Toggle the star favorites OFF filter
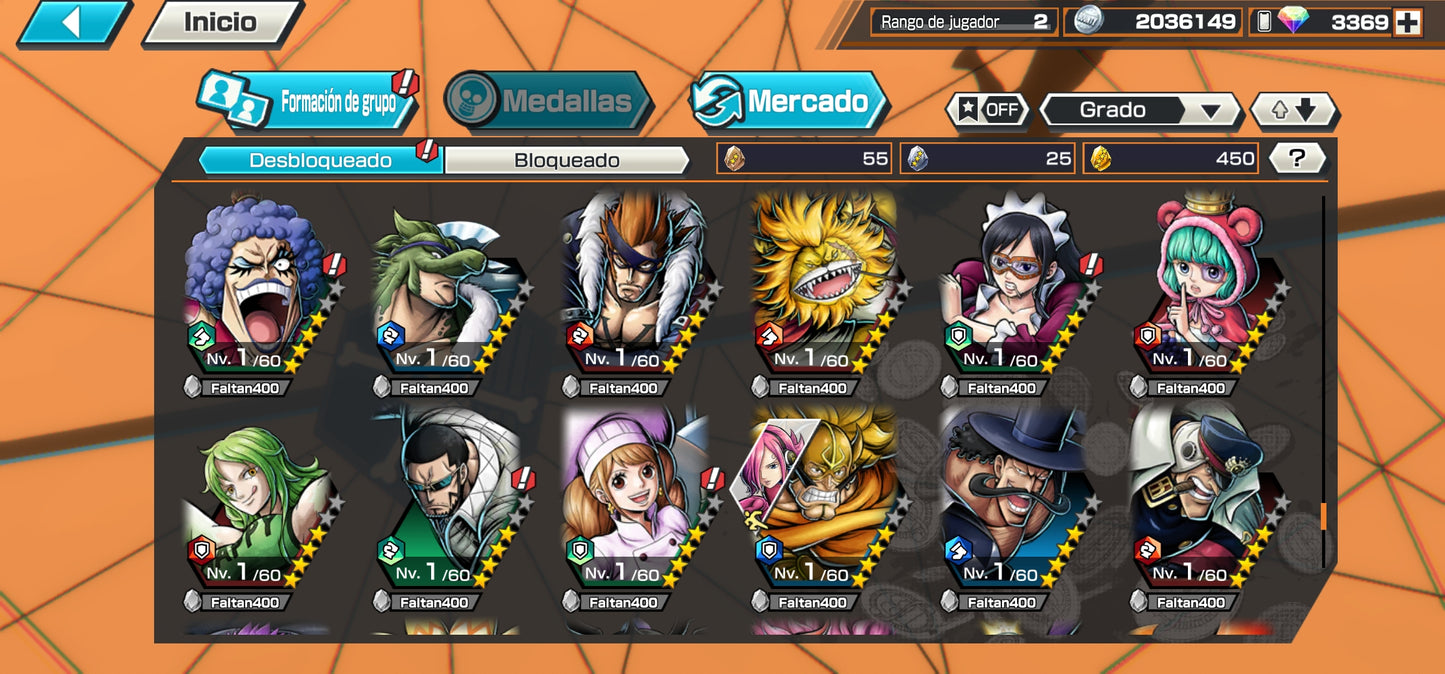 coord(987,110)
